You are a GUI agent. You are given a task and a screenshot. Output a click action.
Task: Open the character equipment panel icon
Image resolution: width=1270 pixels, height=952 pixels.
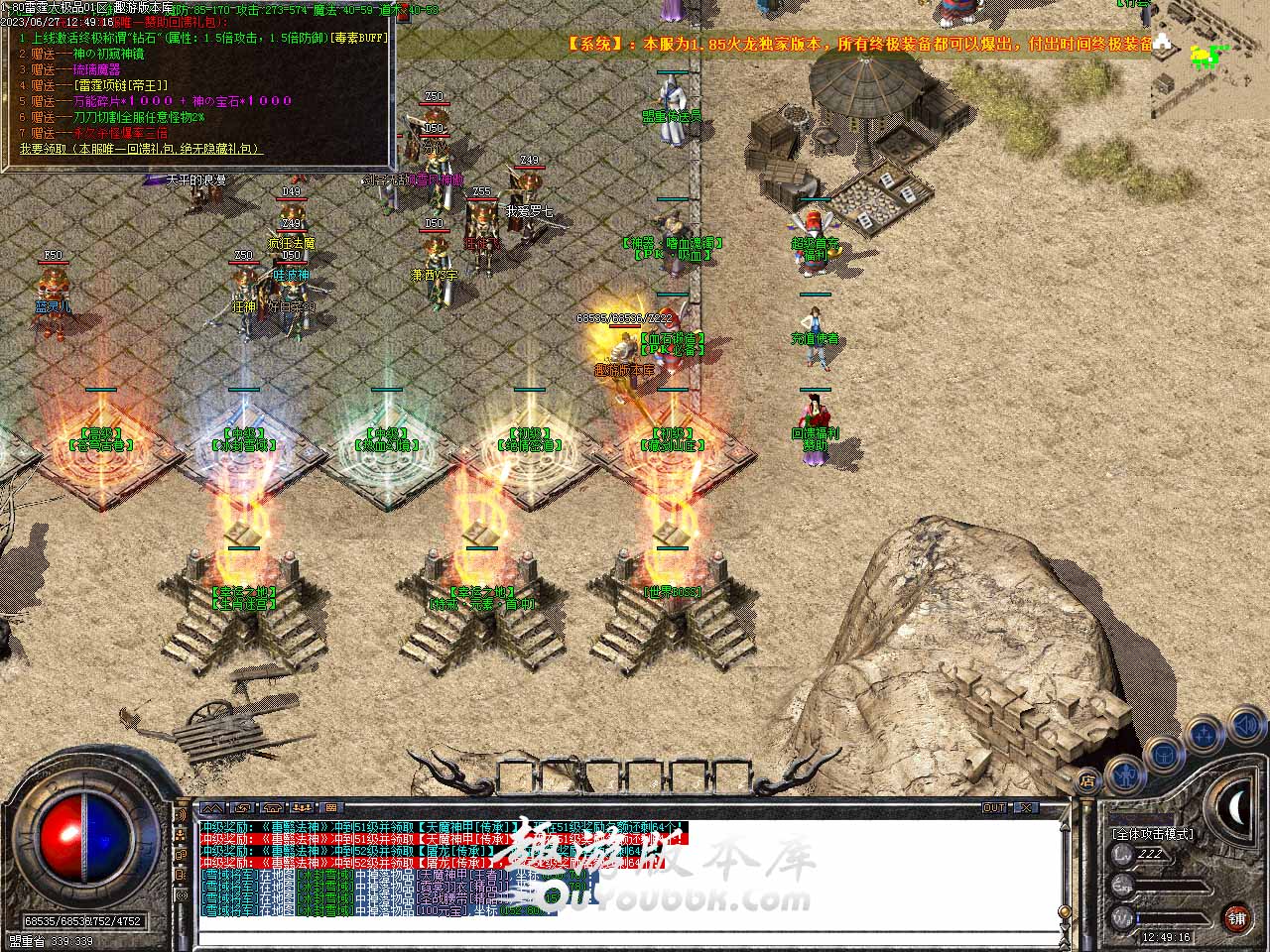coord(1124,772)
